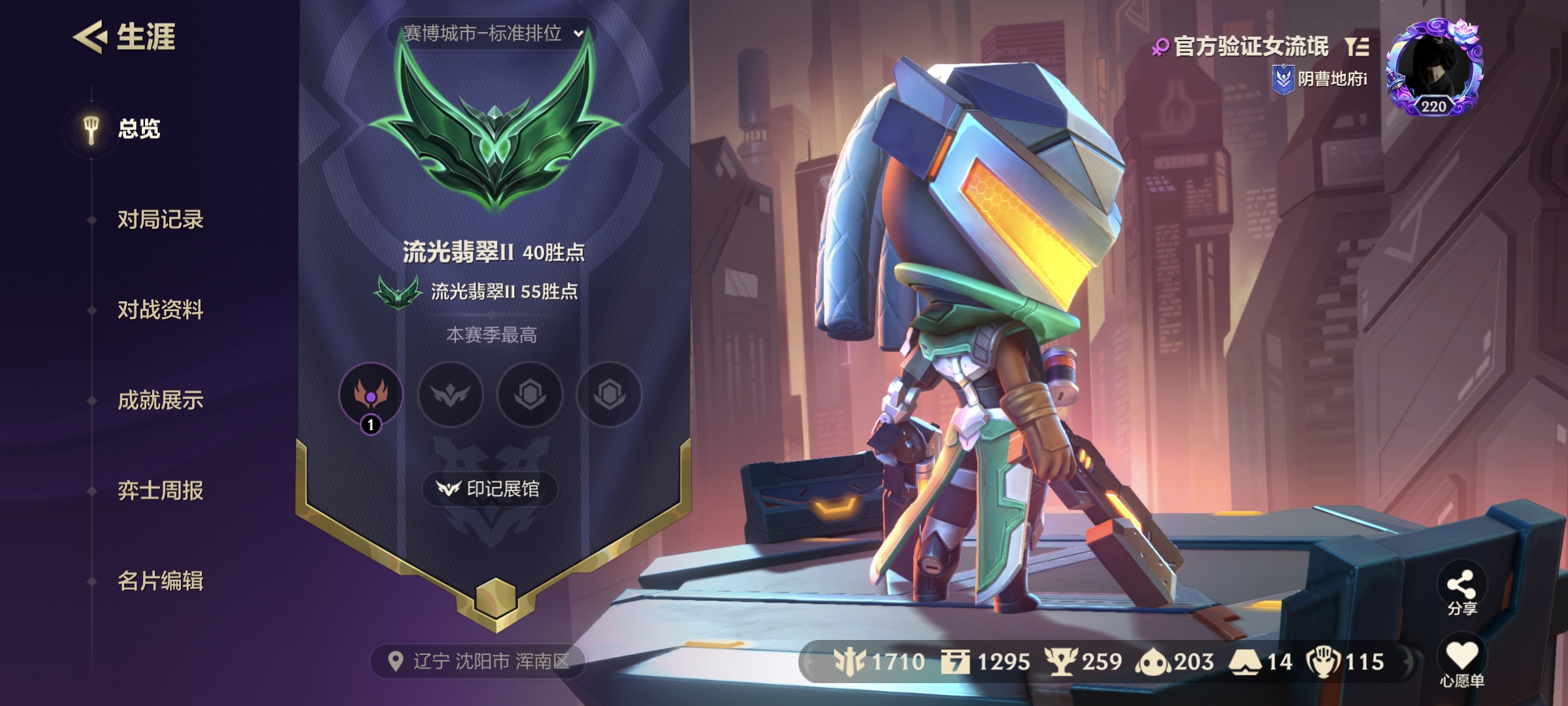View the golden spatula stat of 115
Screen dimensions: 1568x706
coord(1346,662)
